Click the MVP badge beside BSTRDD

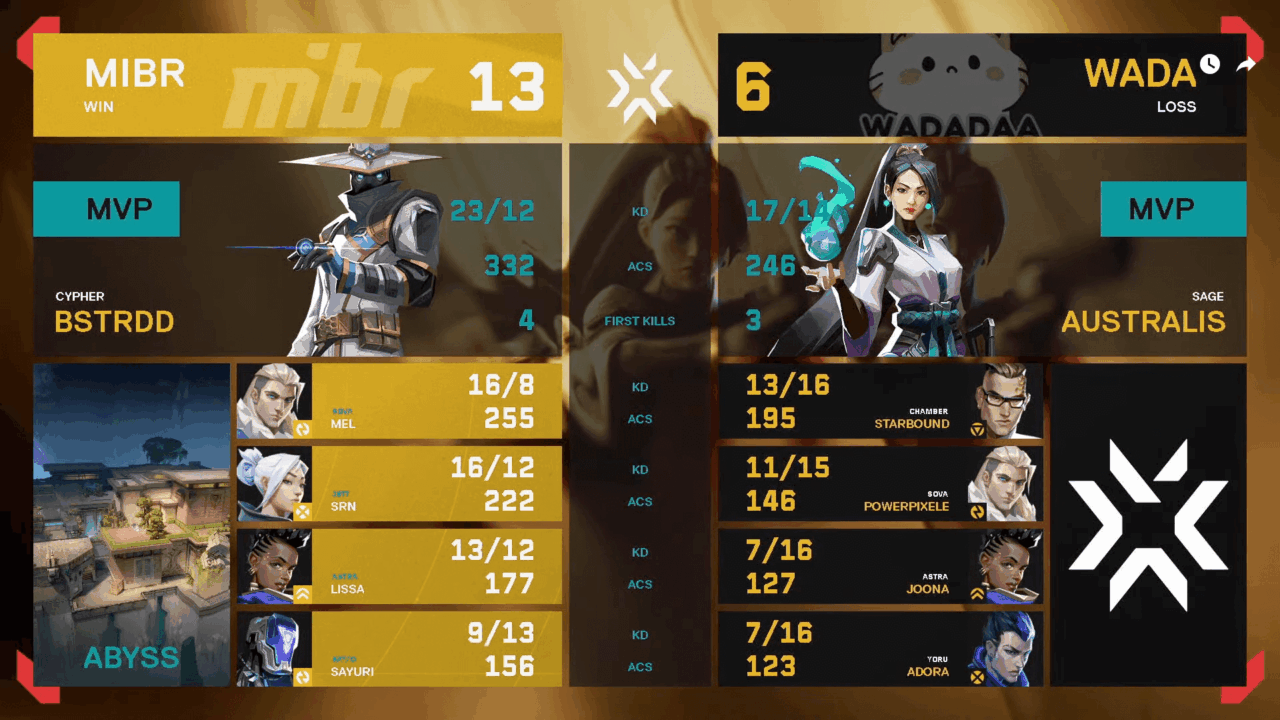tap(106, 209)
